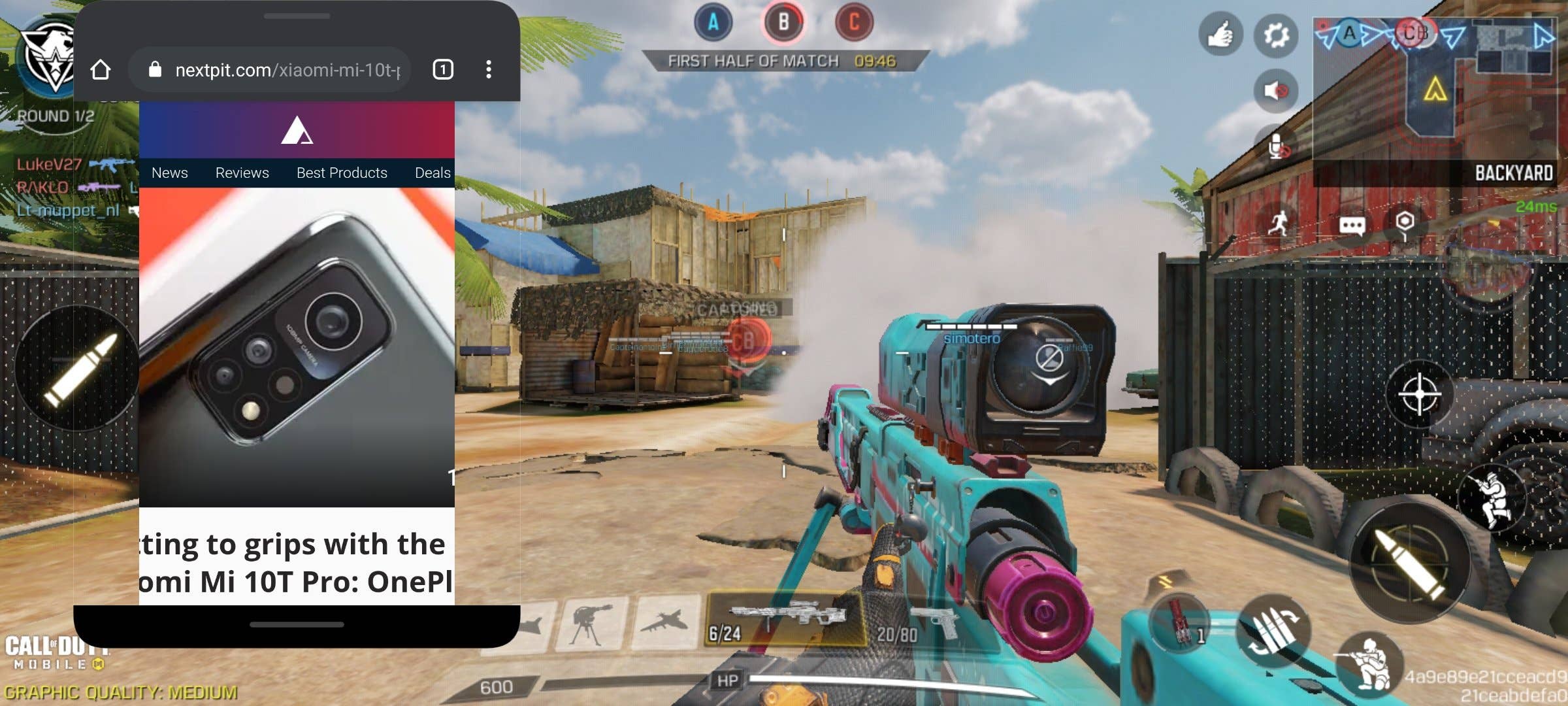Screen dimensions: 1568x706
Task: Activate the running man sprint icon
Action: pos(1279,224)
